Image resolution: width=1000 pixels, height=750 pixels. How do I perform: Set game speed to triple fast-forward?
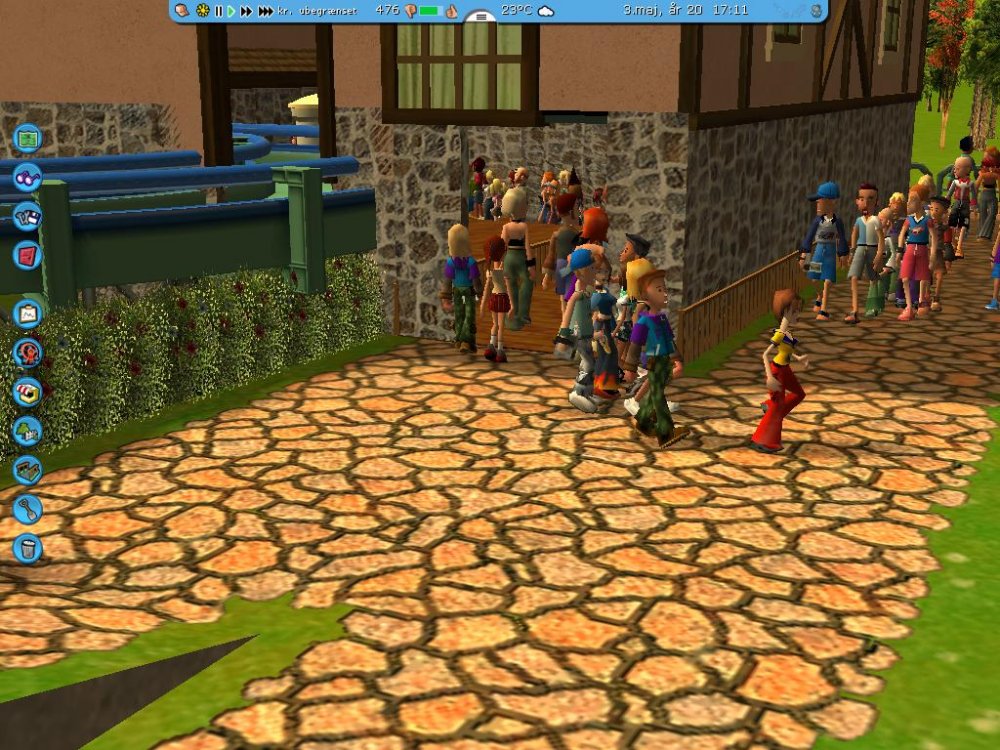pyautogui.click(x=265, y=11)
